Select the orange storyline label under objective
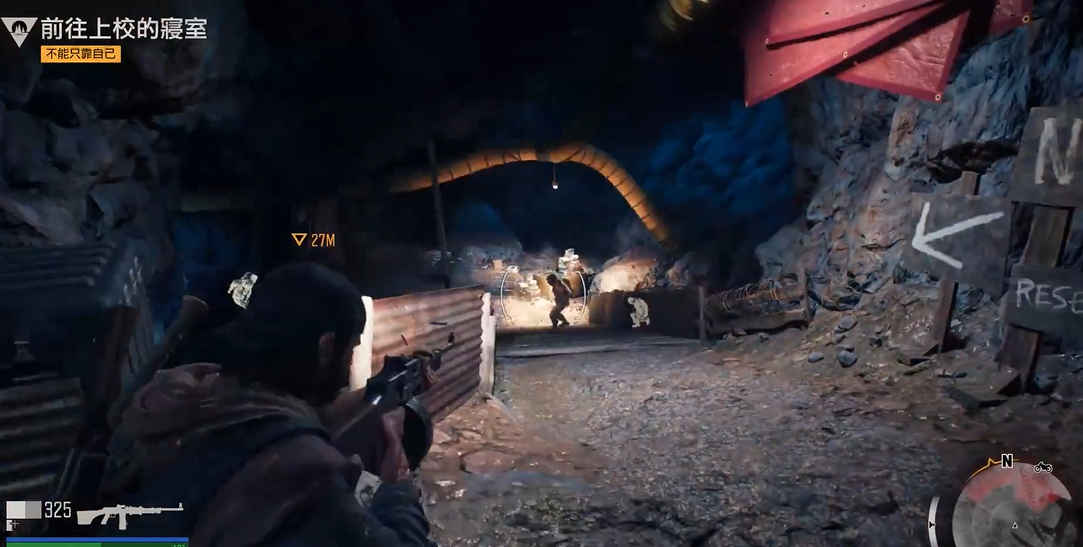The height and width of the screenshot is (547, 1083). click(81, 54)
